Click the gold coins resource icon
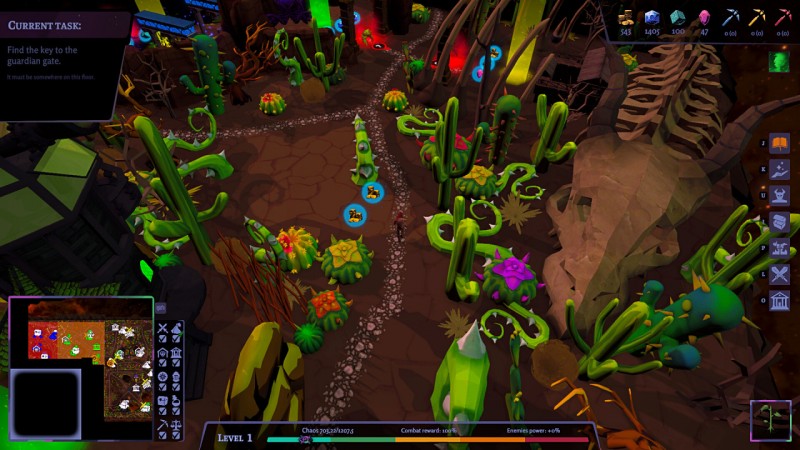The image size is (800, 450). [626, 16]
